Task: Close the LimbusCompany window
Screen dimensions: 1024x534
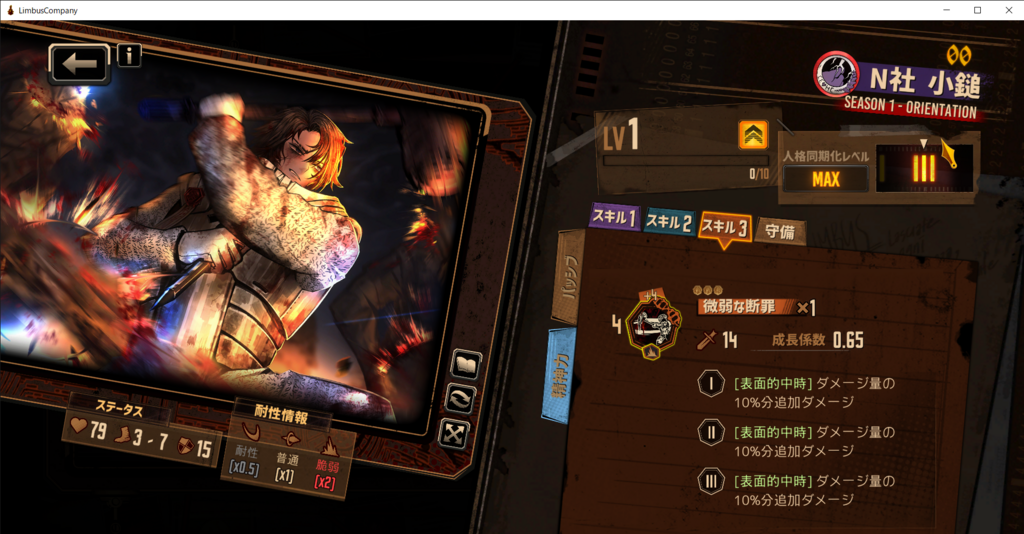Action: click(x=1007, y=10)
